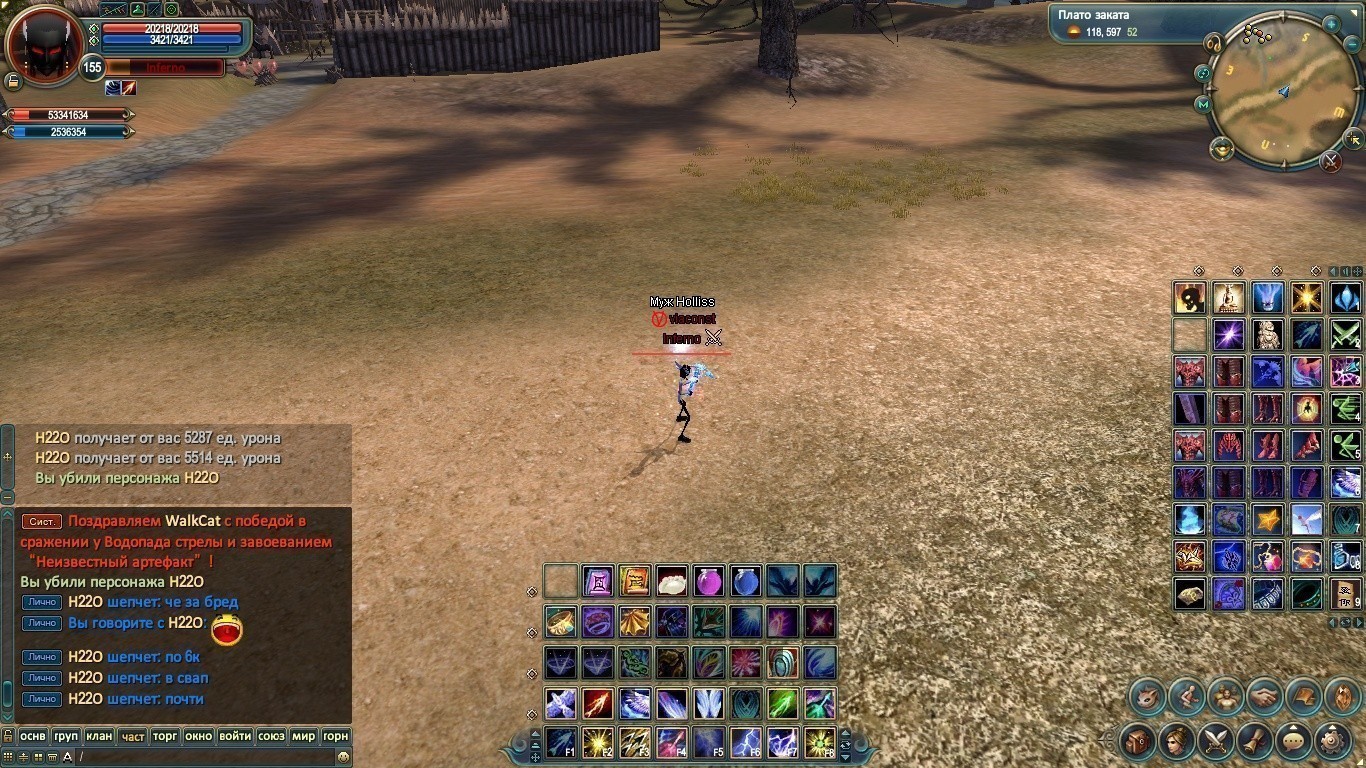Image resolution: width=1366 pixels, height=768 pixels.
Task: Open the "торг" chat channel tab
Action: point(165,736)
